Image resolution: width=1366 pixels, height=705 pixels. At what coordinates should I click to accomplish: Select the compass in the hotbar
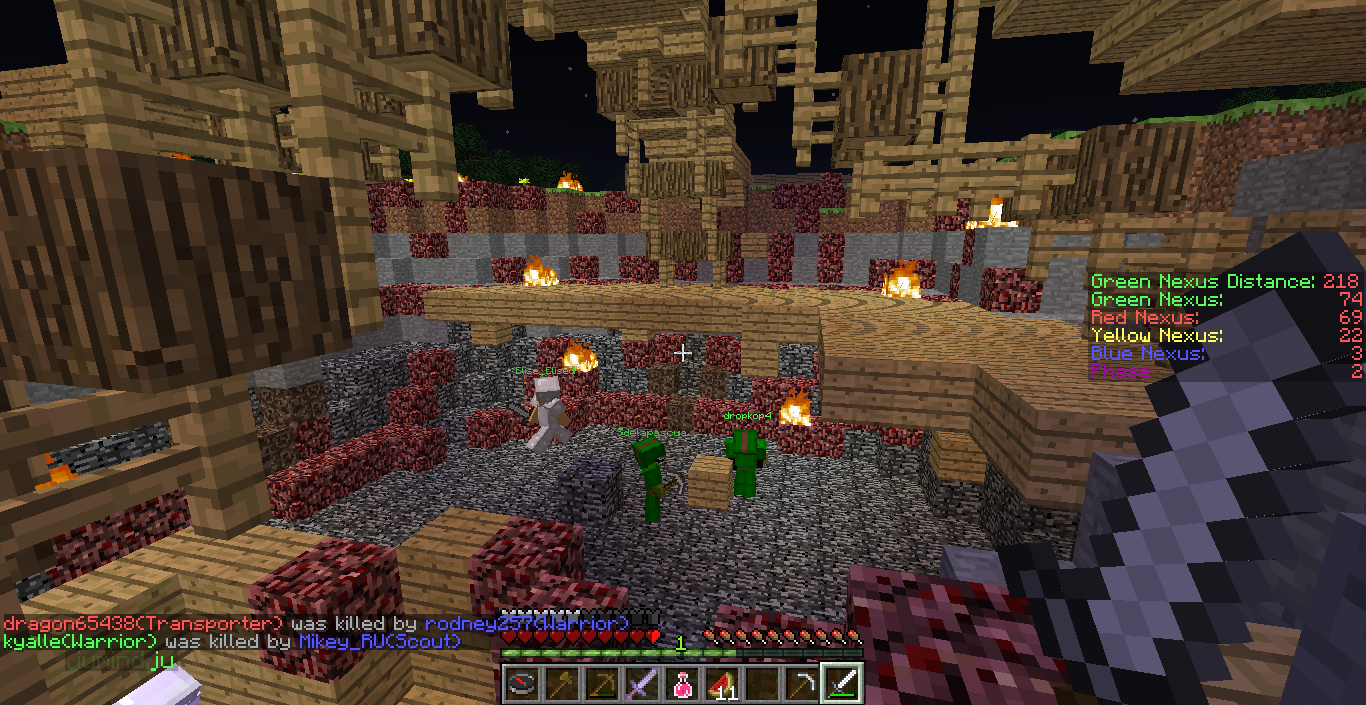522,683
